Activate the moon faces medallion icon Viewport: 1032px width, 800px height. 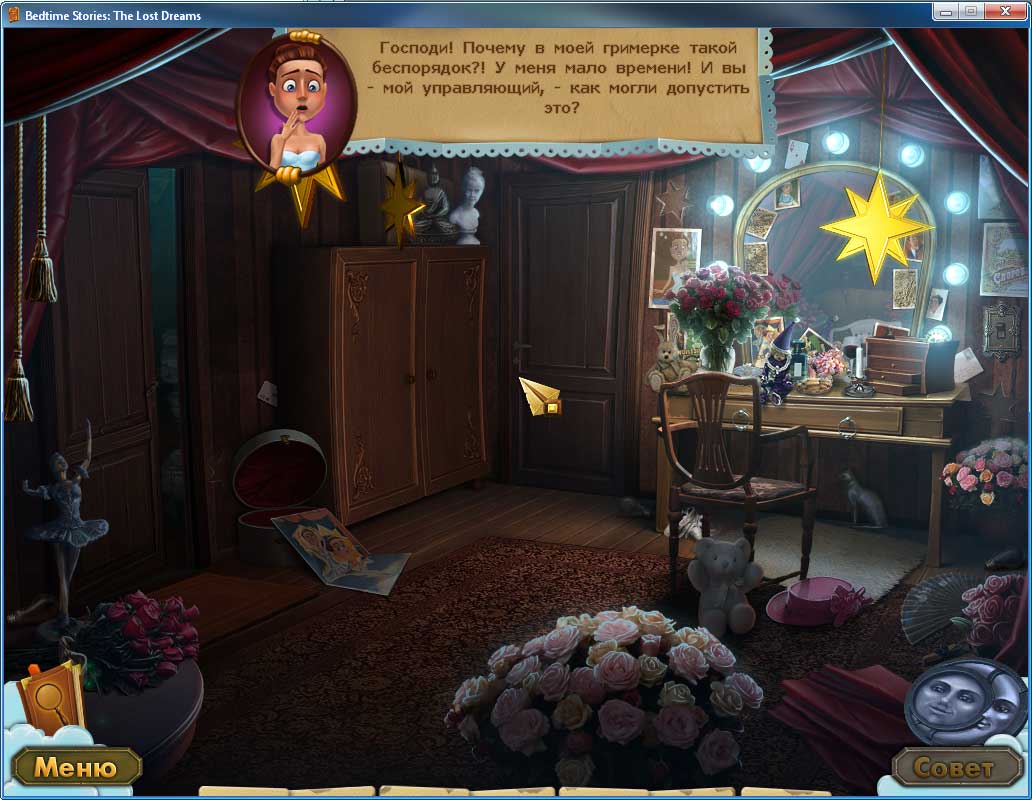coord(965,700)
